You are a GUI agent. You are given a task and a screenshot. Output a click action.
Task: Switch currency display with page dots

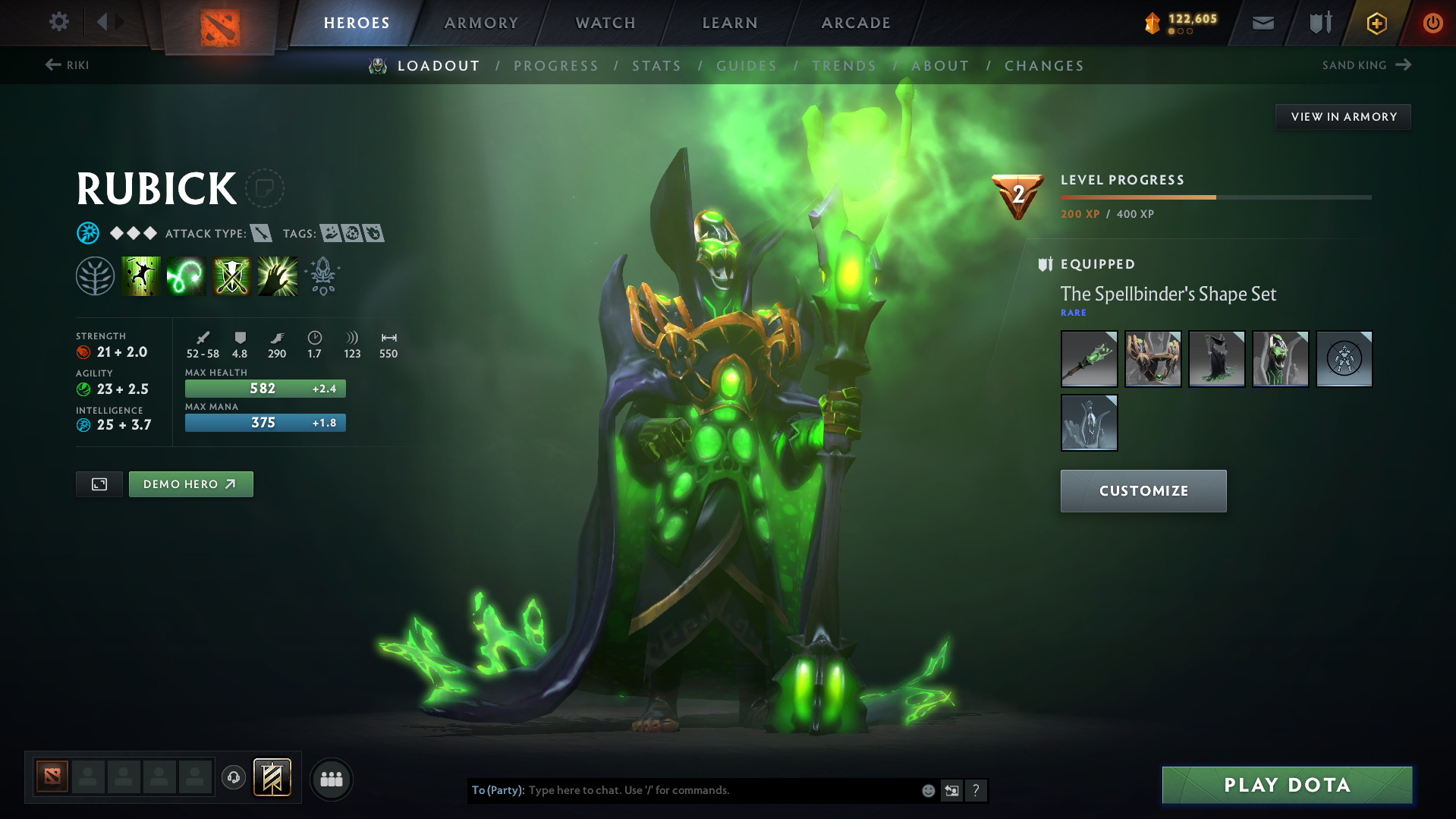point(1179,33)
